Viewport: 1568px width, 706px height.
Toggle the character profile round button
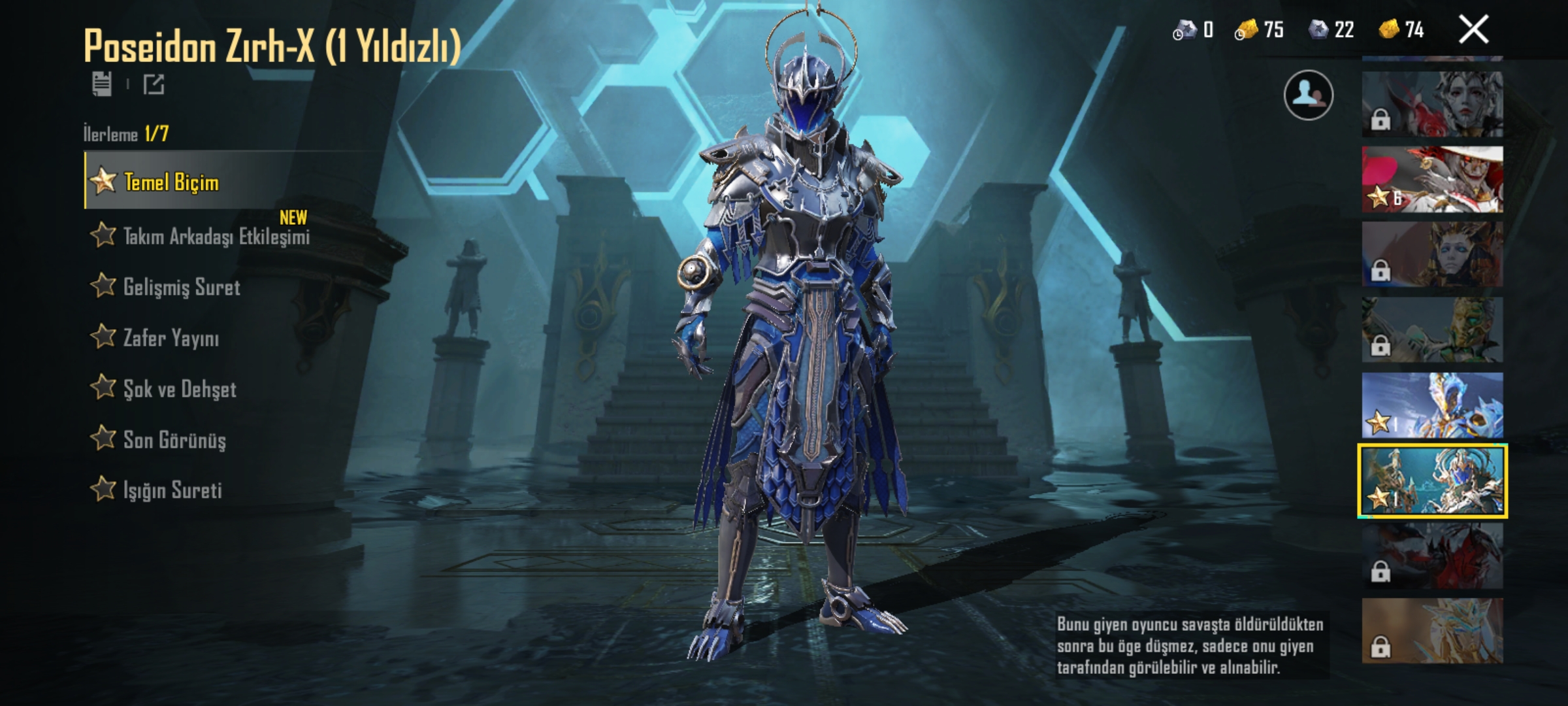1308,95
